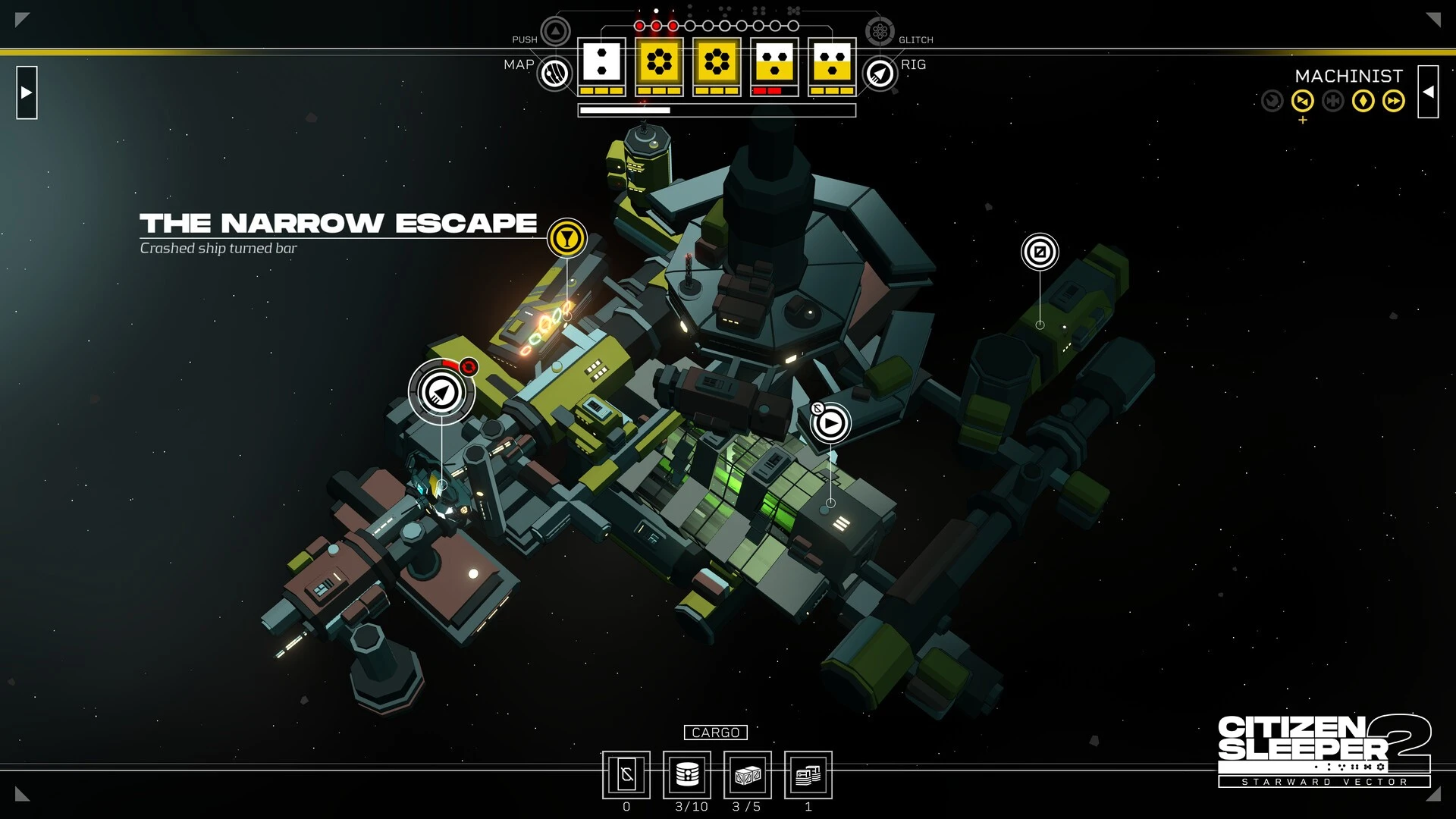Select the crates cargo slot showing 3/5
Viewport: 1456px width, 819px height.
coord(748,775)
